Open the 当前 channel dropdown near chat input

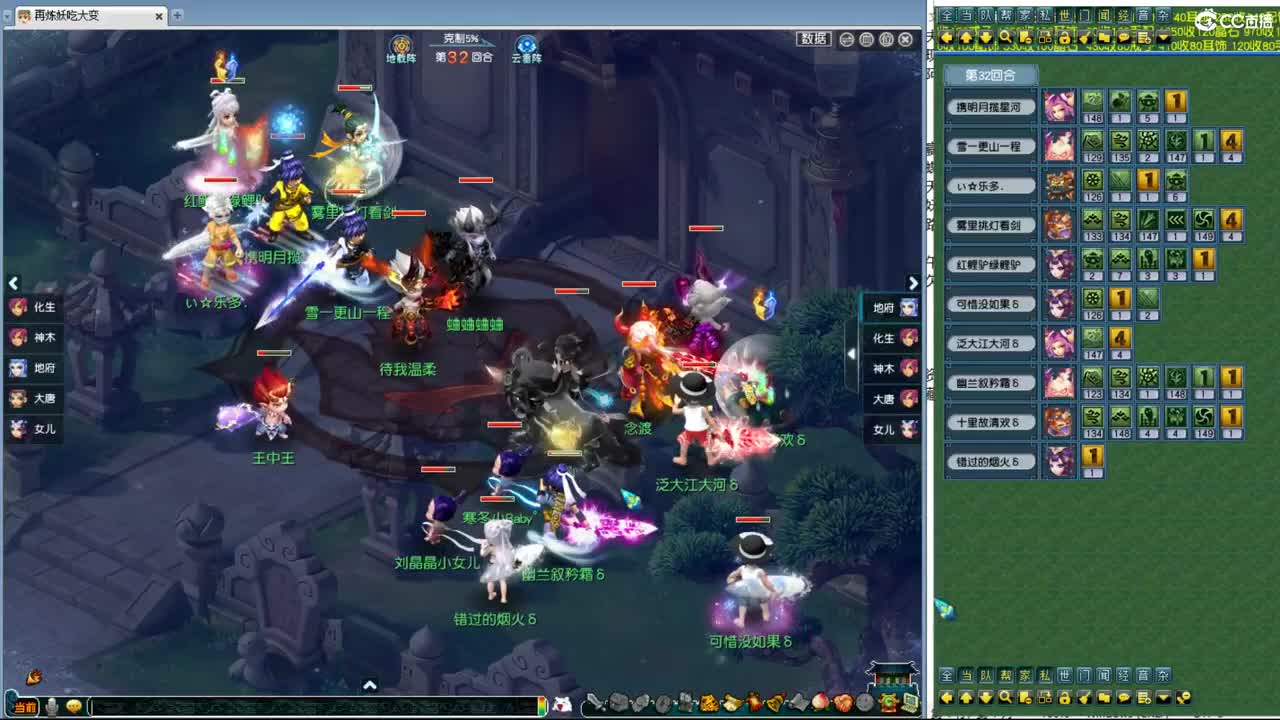pyautogui.click(x=24, y=708)
